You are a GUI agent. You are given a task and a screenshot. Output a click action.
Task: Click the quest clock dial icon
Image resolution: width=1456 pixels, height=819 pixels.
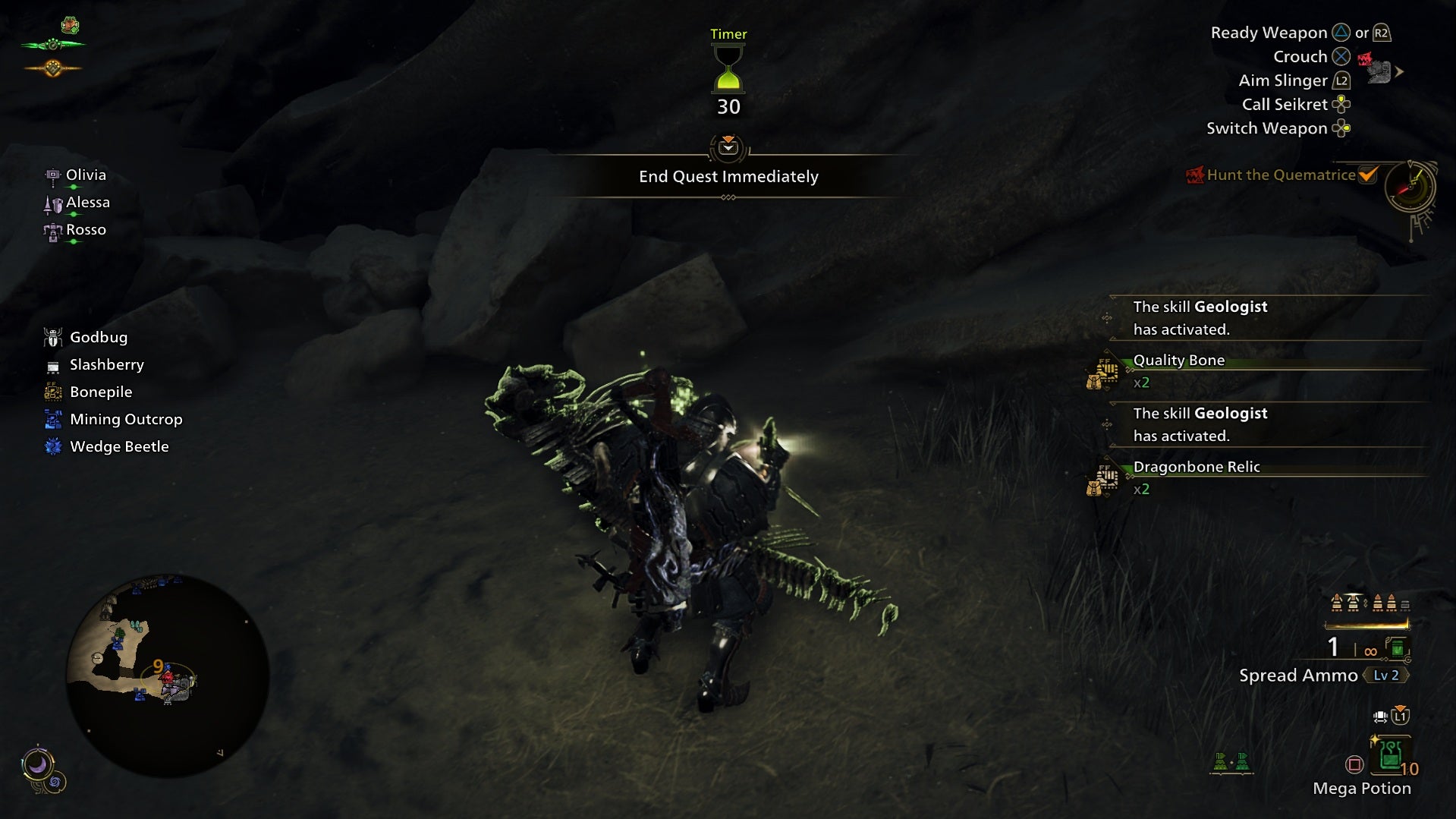[1410, 186]
